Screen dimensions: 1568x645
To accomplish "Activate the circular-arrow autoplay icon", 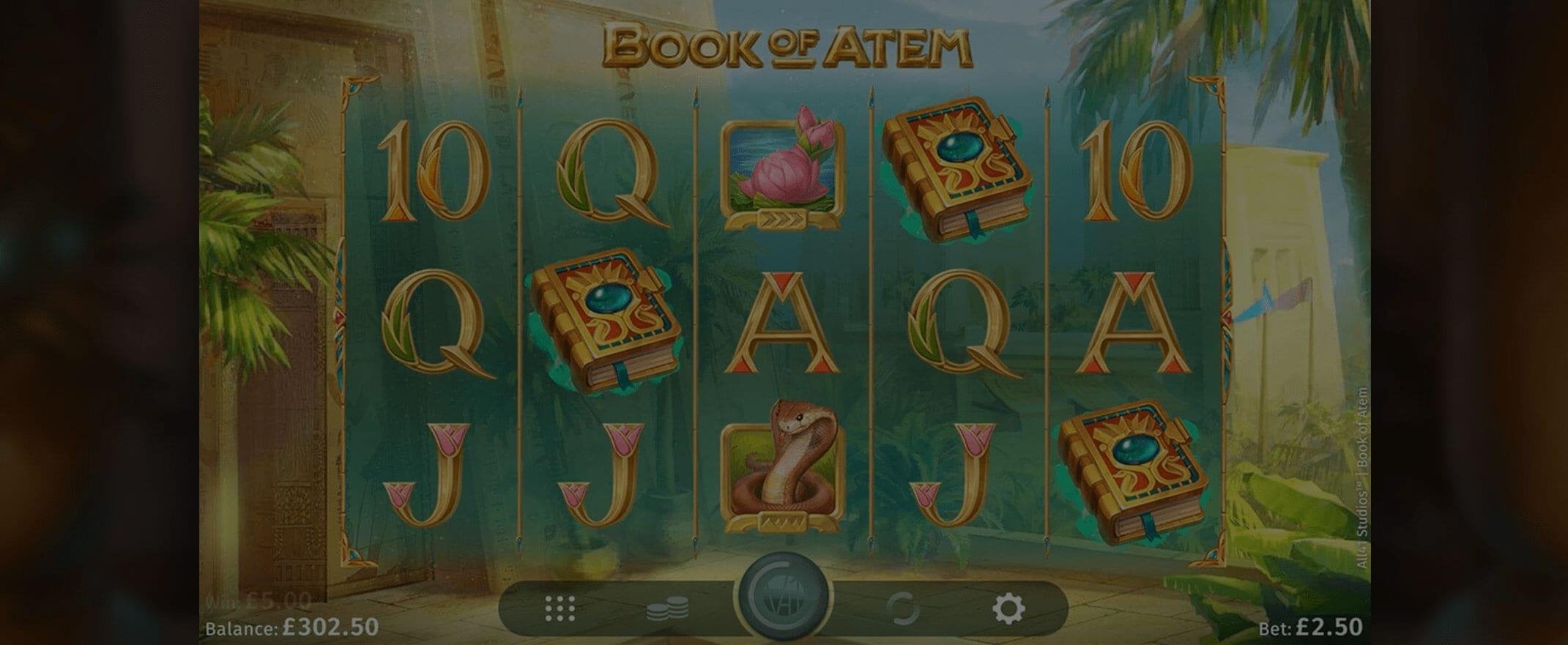I will [x=902, y=608].
